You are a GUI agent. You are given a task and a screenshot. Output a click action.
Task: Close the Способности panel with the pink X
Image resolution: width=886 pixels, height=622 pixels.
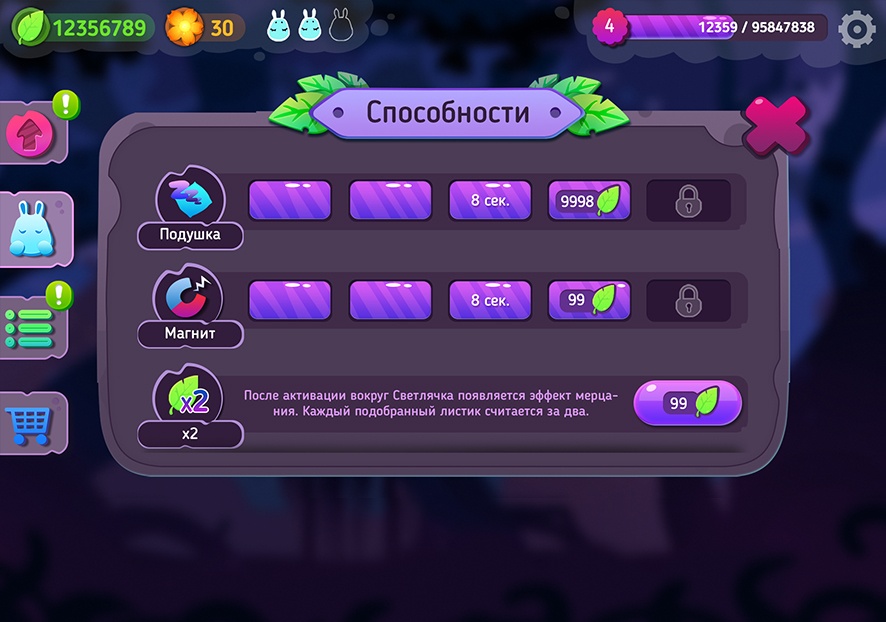tap(776, 126)
